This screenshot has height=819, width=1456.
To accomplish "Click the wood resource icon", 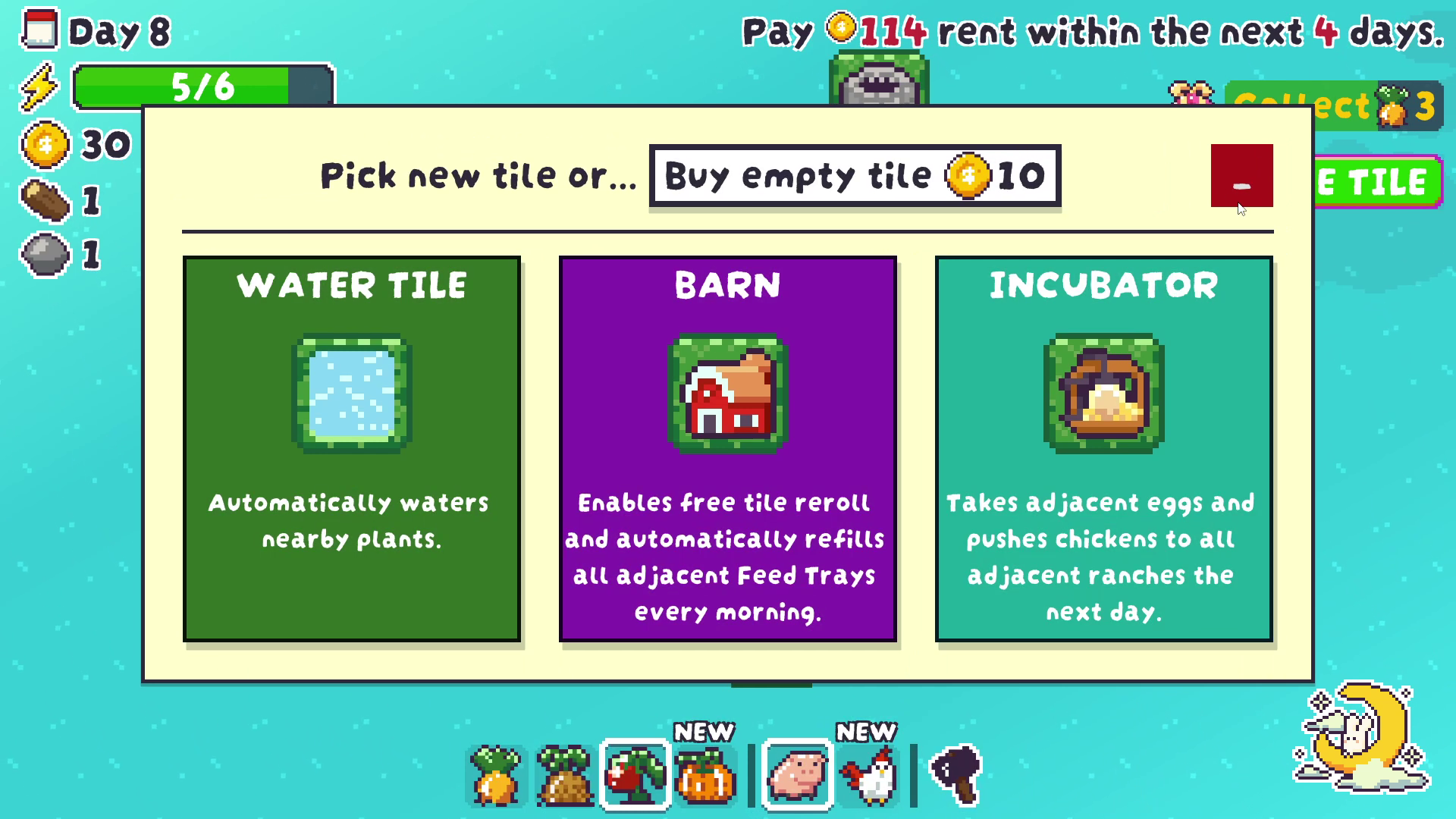I will pos(45,199).
